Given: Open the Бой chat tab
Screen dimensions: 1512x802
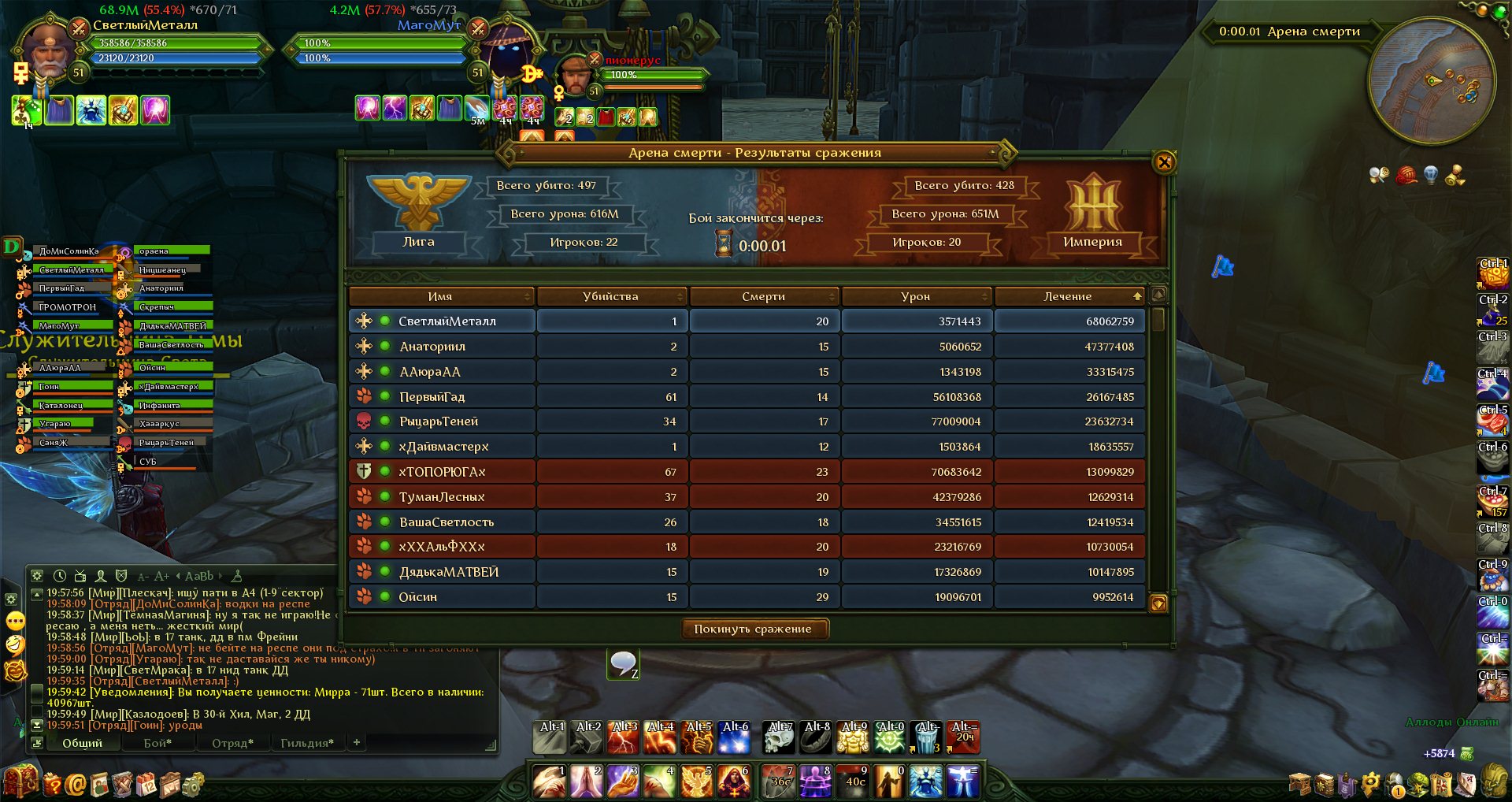Looking at the screenshot, I should pos(157,743).
